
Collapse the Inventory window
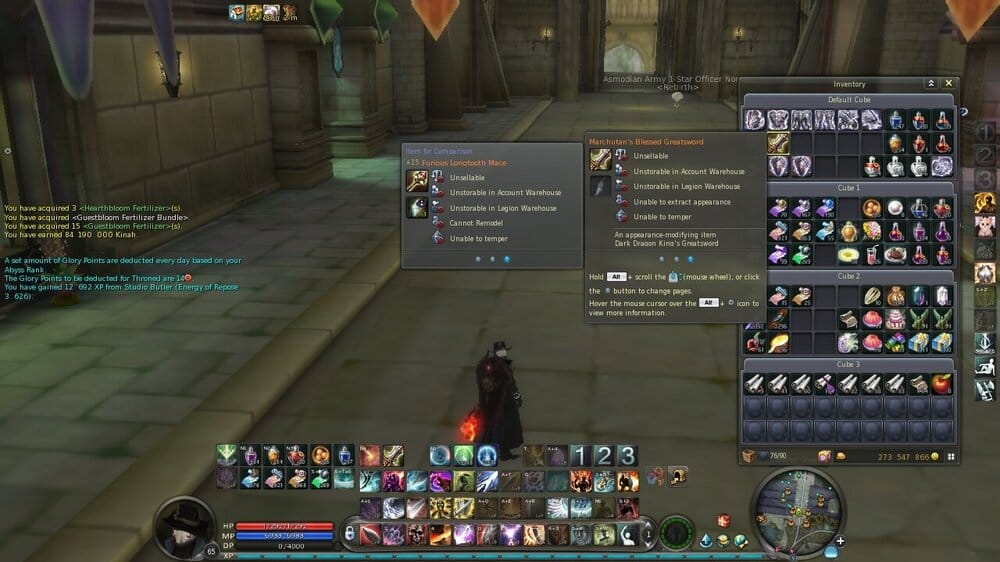pos(931,84)
